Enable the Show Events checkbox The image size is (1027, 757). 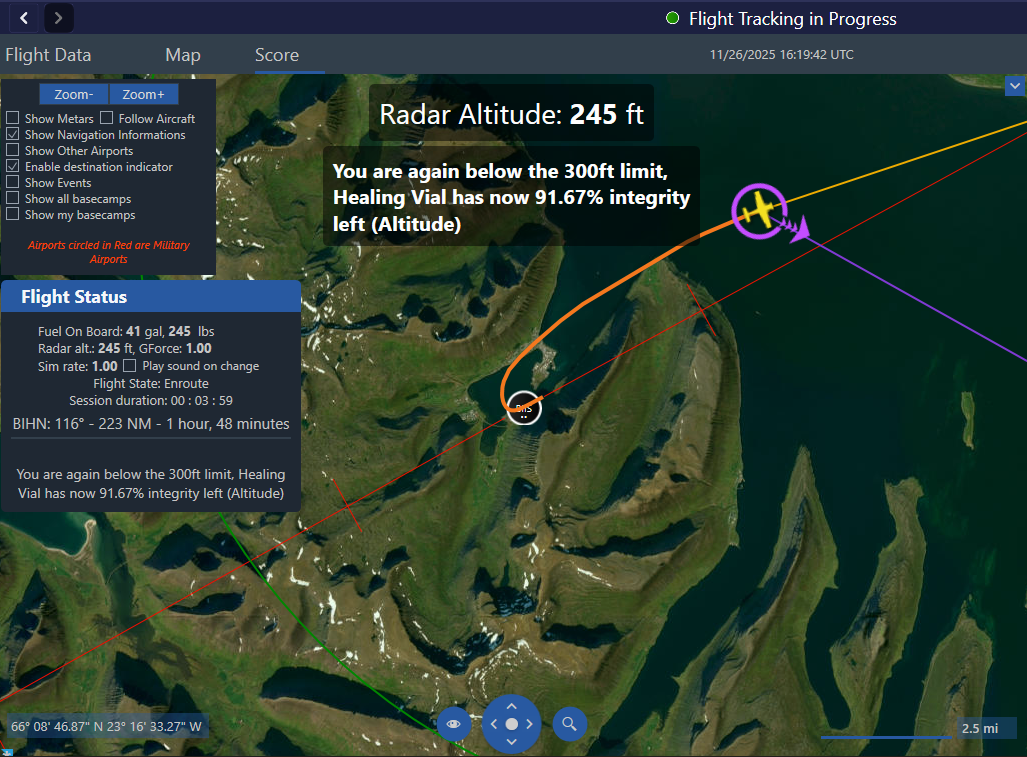[x=13, y=183]
